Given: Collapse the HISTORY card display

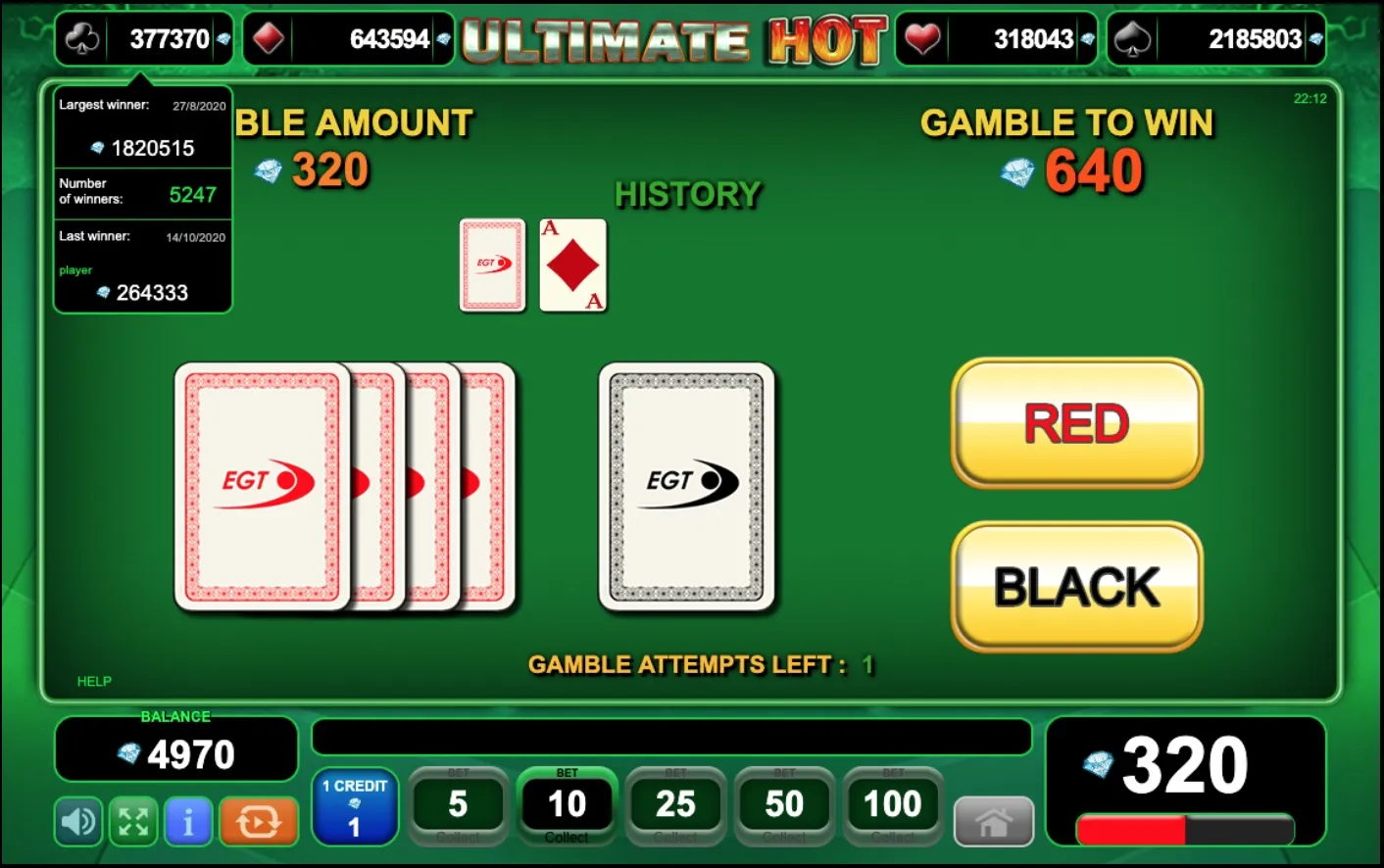Looking at the screenshot, I should tap(688, 194).
